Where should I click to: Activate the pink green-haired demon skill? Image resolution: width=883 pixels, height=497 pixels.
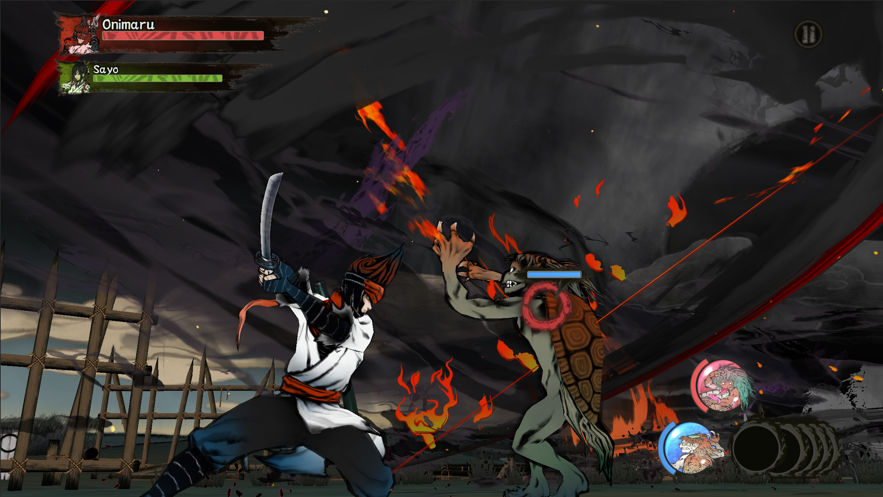[x=721, y=386]
